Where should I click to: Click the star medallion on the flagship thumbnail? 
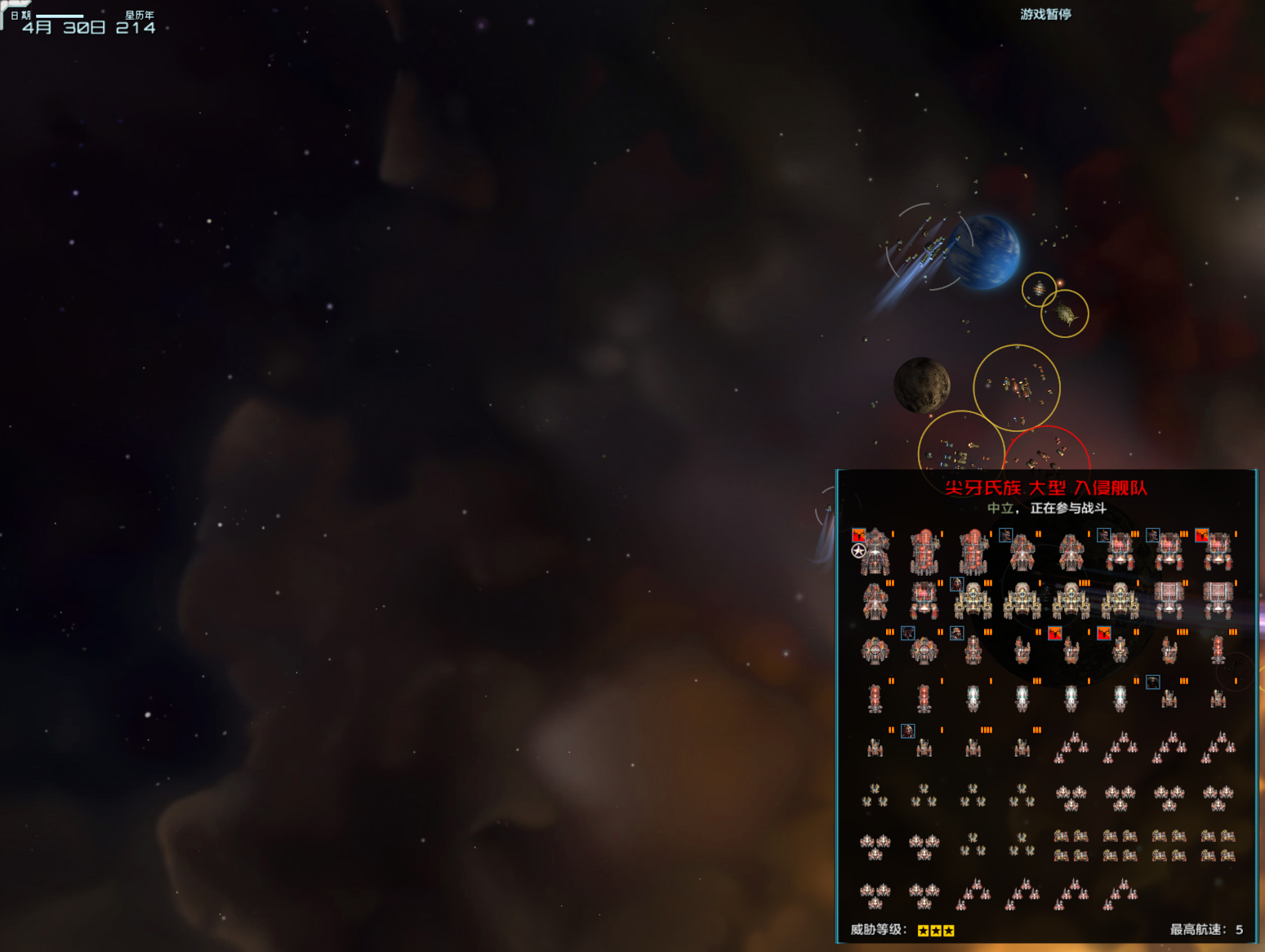[857, 550]
